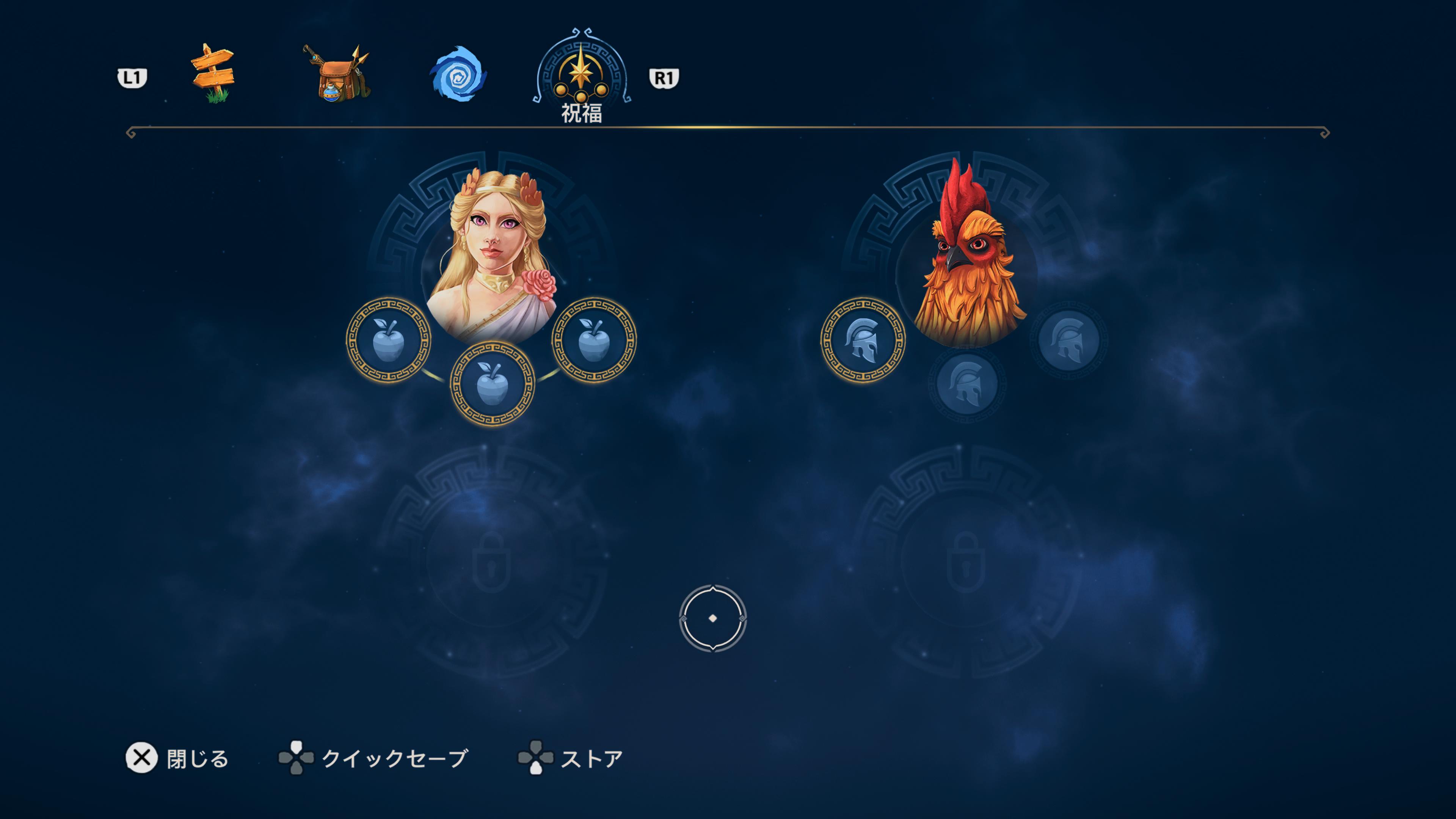Select the blue swirl tab

pos(458,74)
